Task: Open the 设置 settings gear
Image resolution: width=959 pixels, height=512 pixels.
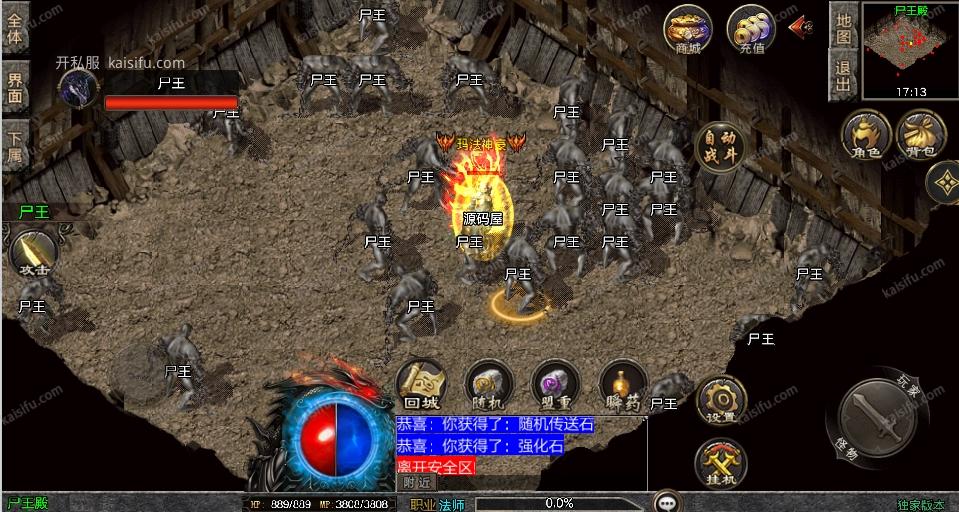Action: [720, 400]
